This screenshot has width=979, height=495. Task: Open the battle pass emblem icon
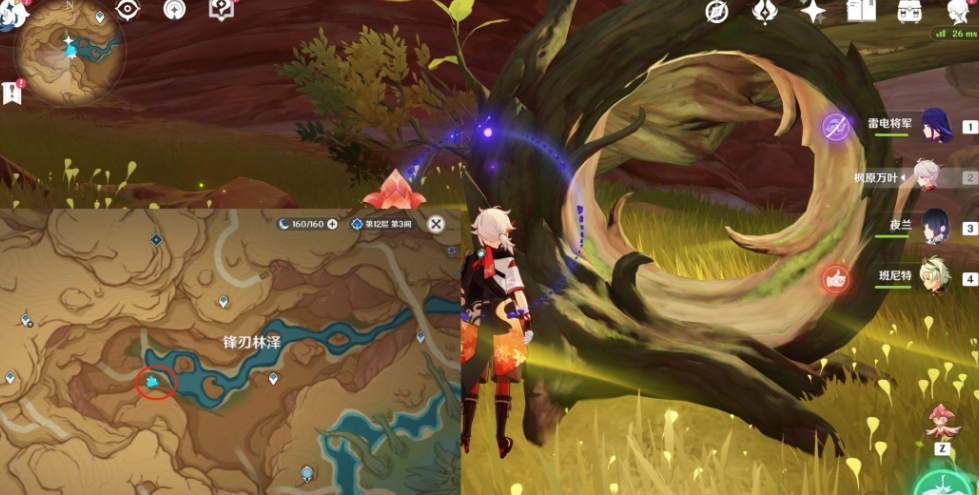coord(763,11)
